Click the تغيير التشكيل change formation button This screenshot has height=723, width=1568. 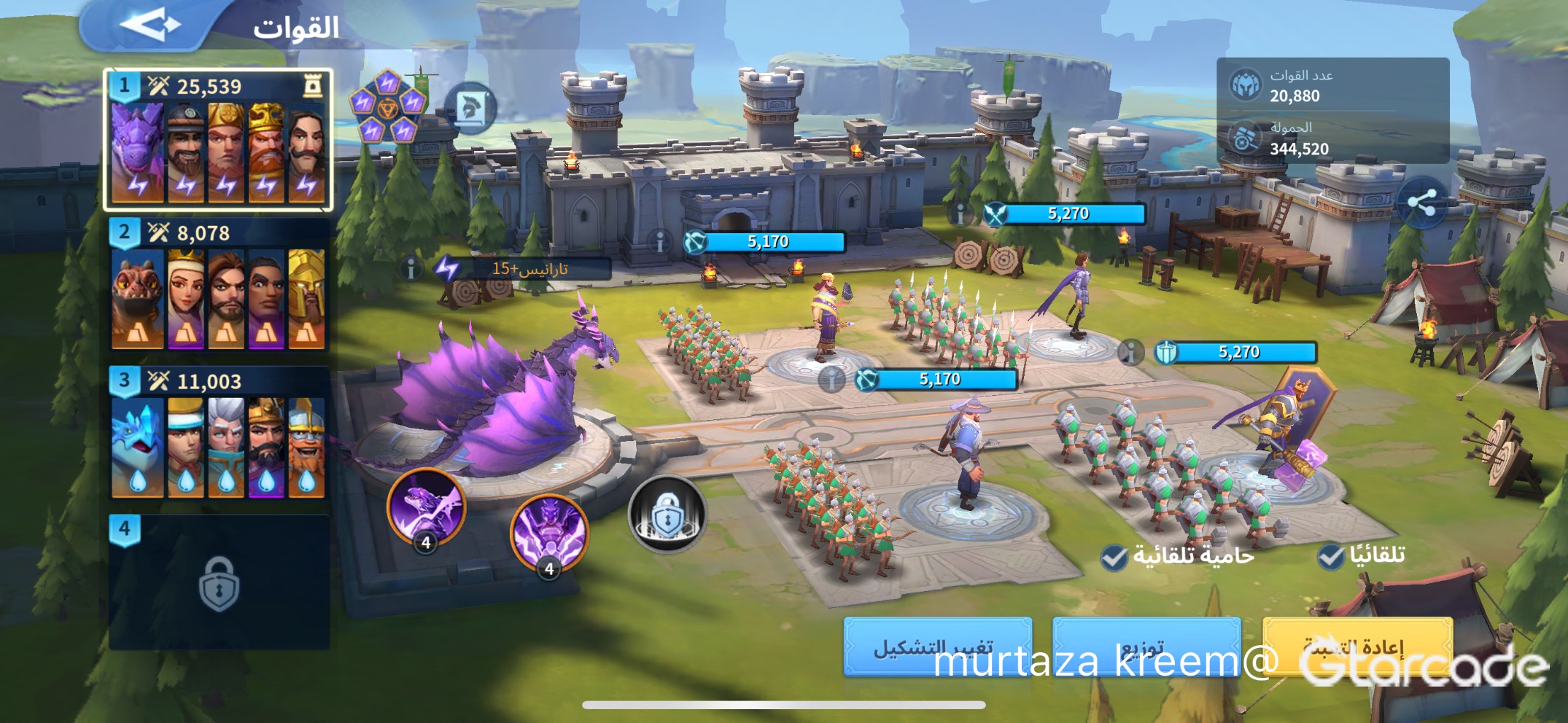pyautogui.click(x=937, y=646)
